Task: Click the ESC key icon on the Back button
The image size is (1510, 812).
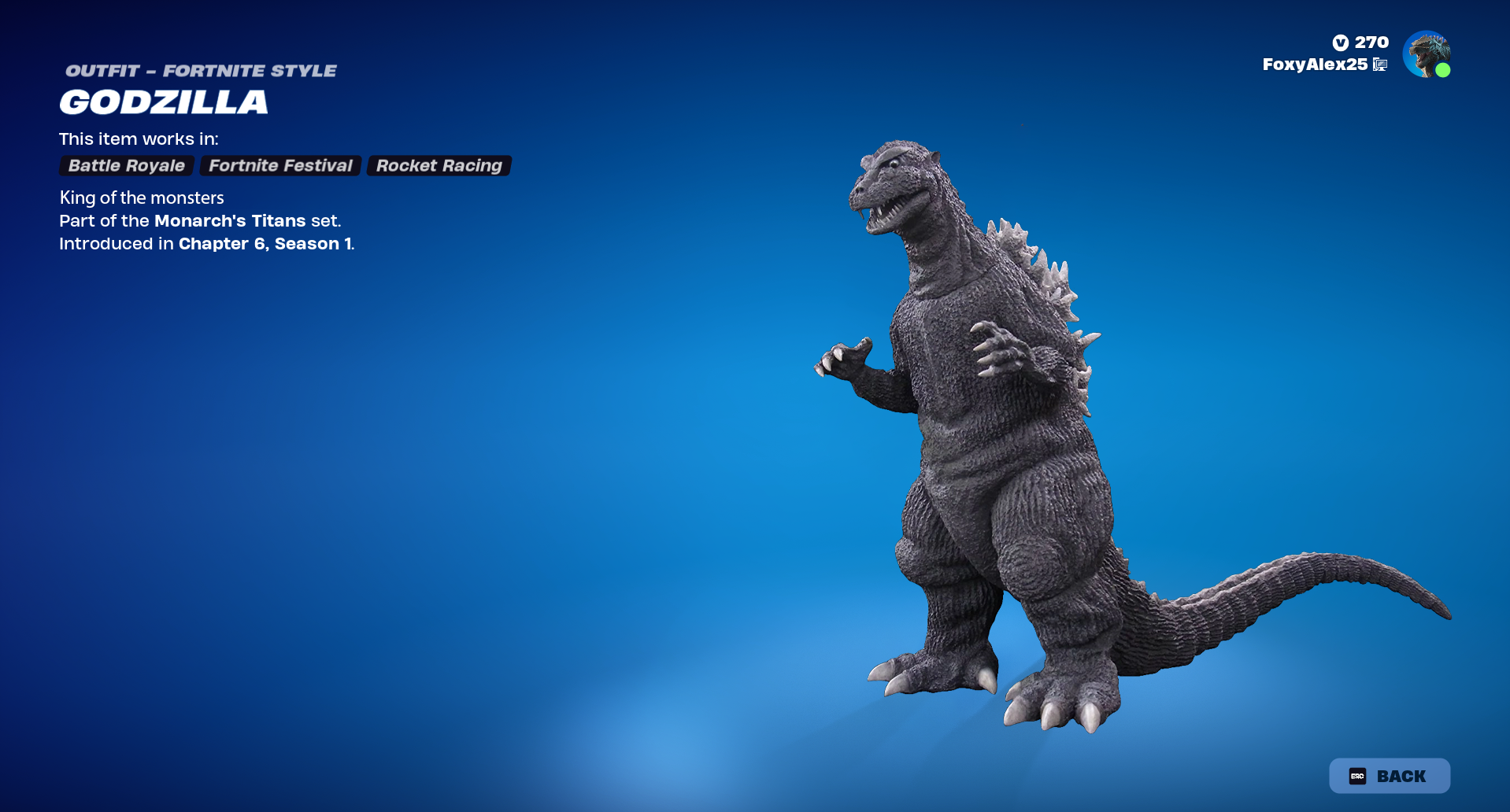Action: [1356, 775]
